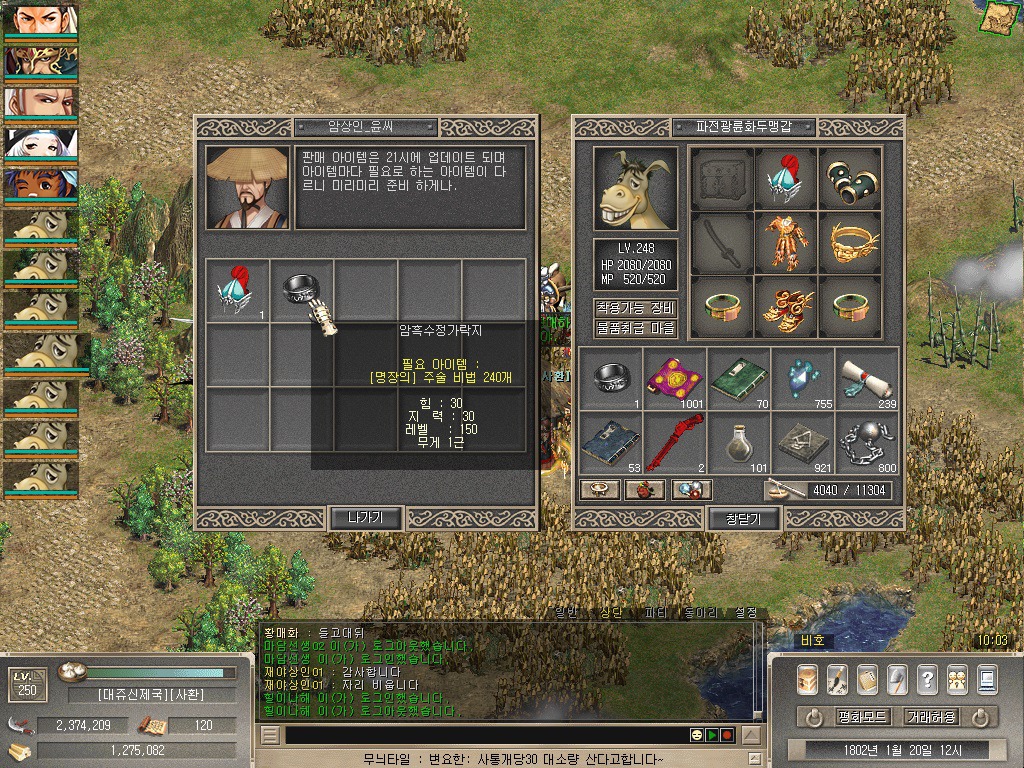Pick the purple scroll with 1001 count
Screen dimensions: 1024x768
click(674, 378)
